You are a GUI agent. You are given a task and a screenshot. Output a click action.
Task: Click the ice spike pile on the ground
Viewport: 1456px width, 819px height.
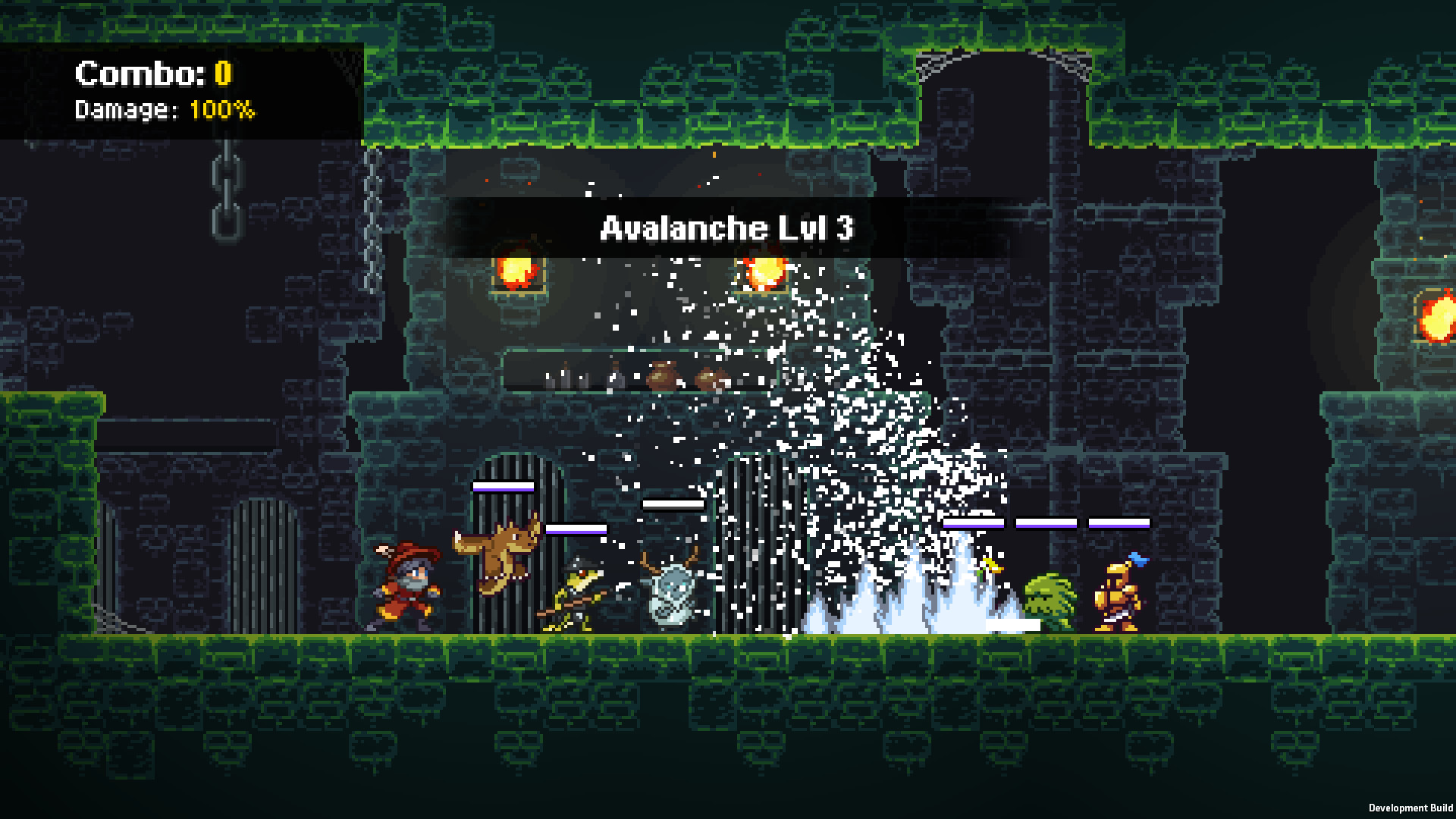click(x=895, y=614)
